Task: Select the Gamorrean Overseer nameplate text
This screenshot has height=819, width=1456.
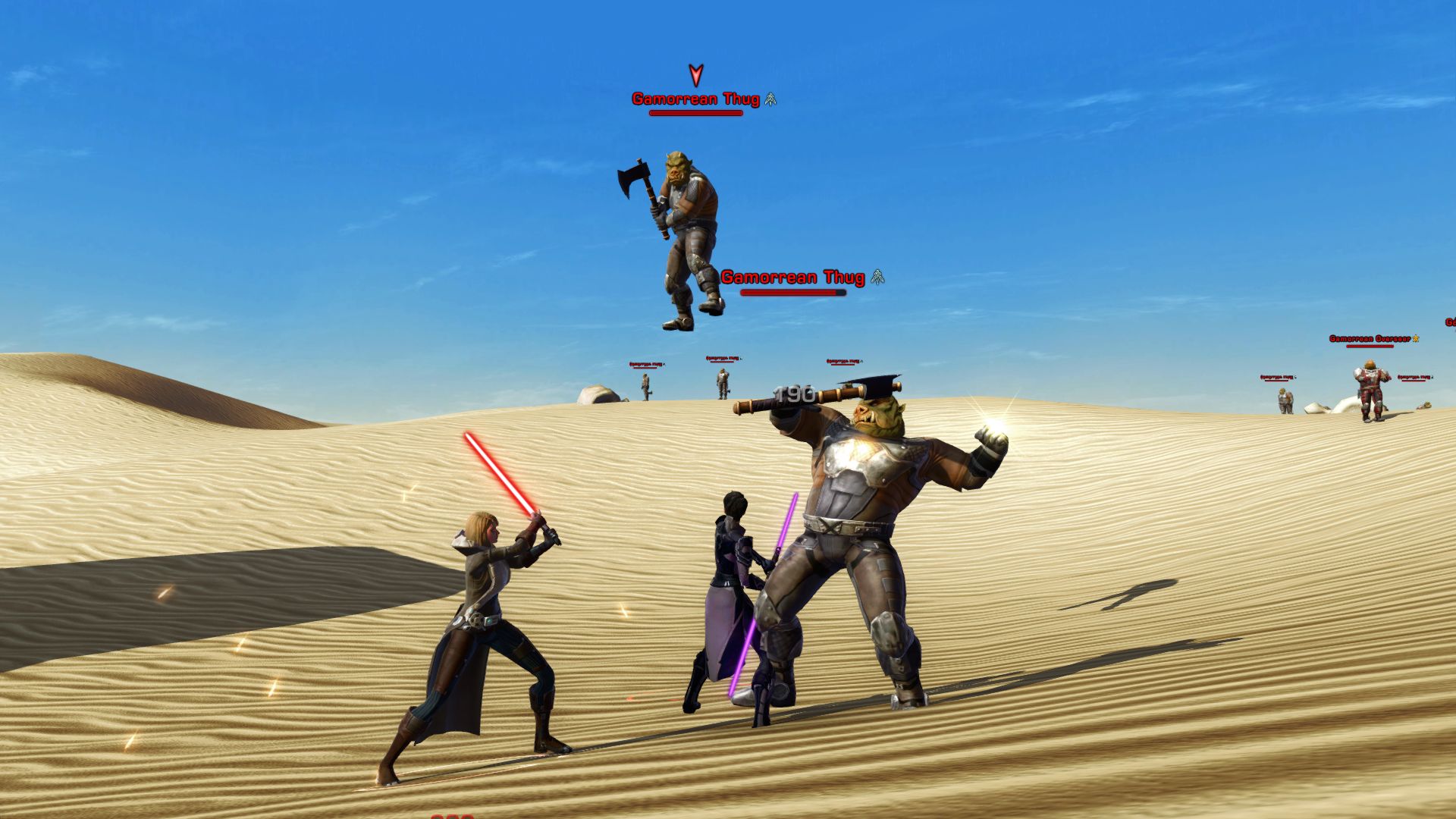Action: pos(1369,339)
